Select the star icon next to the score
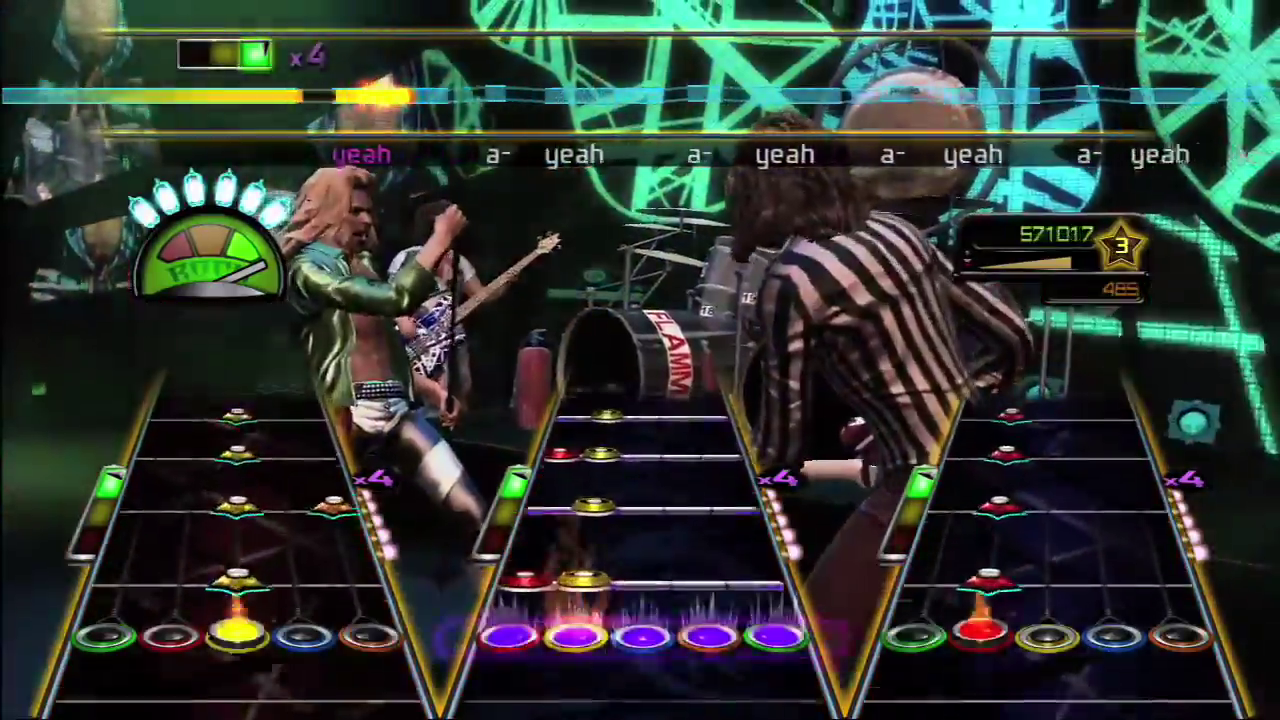This screenshot has height=720, width=1280. pos(1121,247)
